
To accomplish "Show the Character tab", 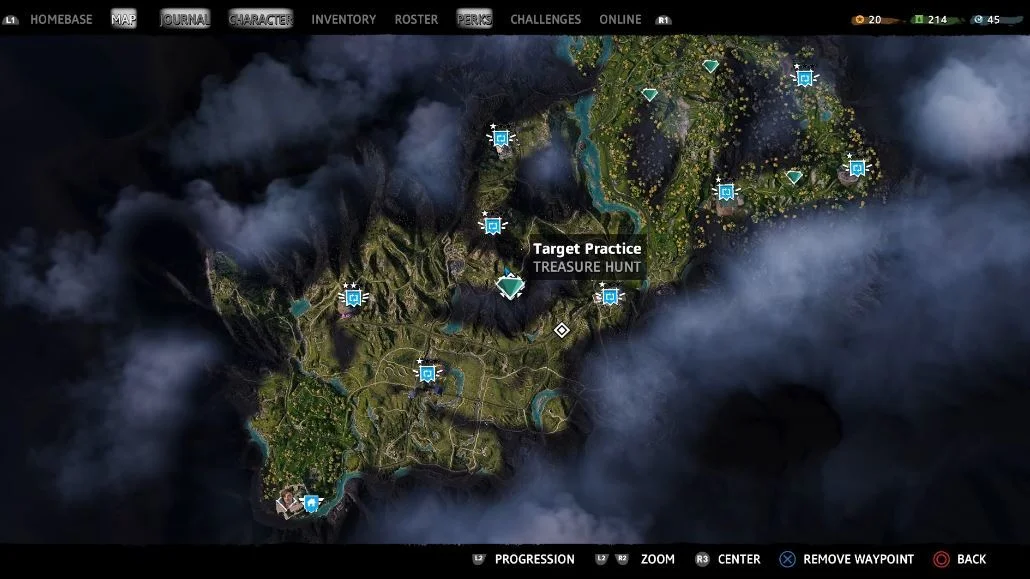I will pyautogui.click(x=260, y=19).
